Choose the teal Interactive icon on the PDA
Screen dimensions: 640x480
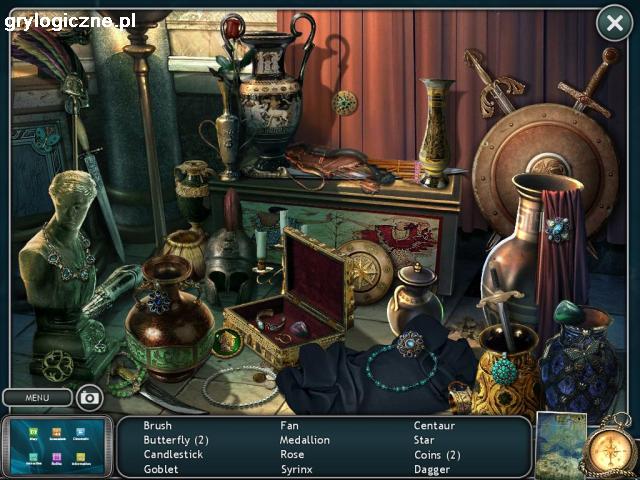click(x=31, y=458)
